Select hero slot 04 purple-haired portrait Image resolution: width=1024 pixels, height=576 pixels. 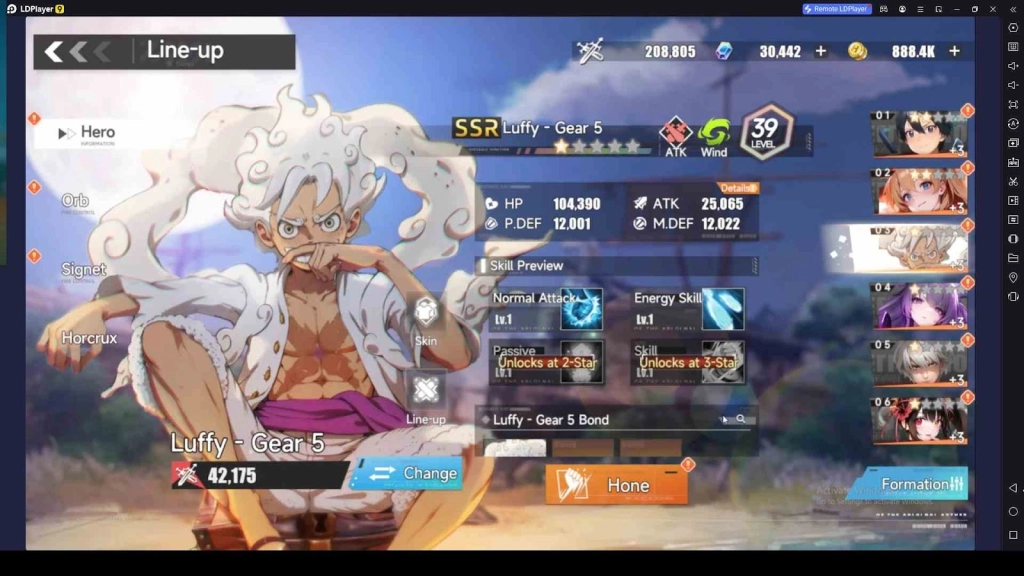click(x=919, y=306)
